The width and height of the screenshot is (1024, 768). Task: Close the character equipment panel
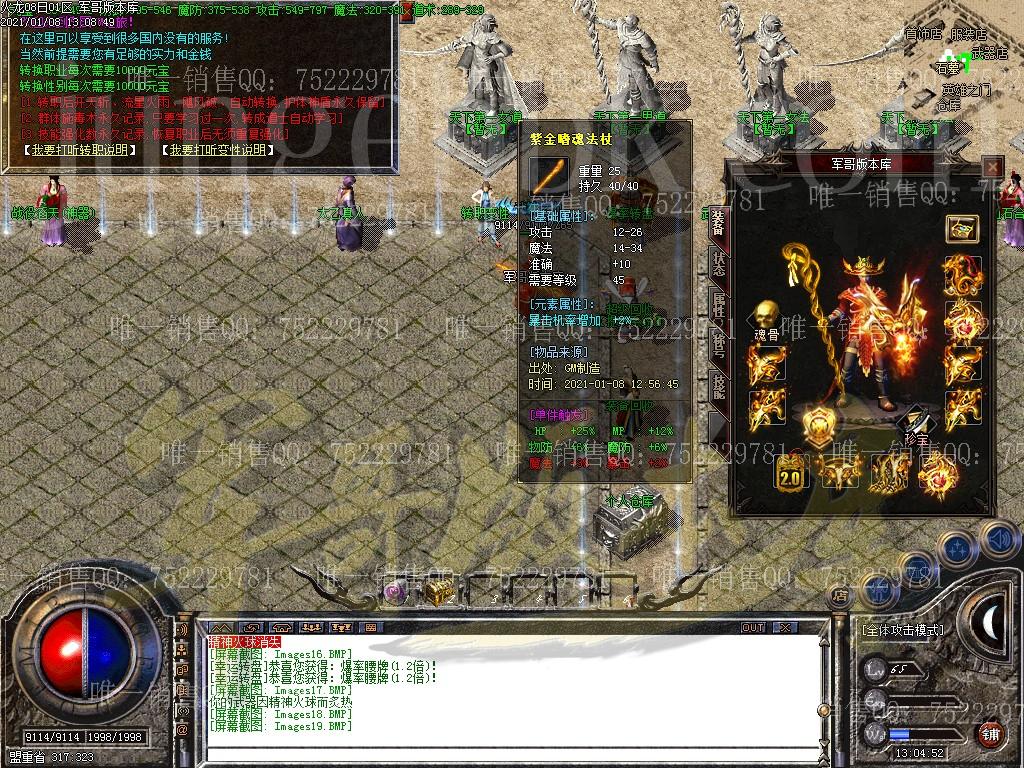pos(991,167)
